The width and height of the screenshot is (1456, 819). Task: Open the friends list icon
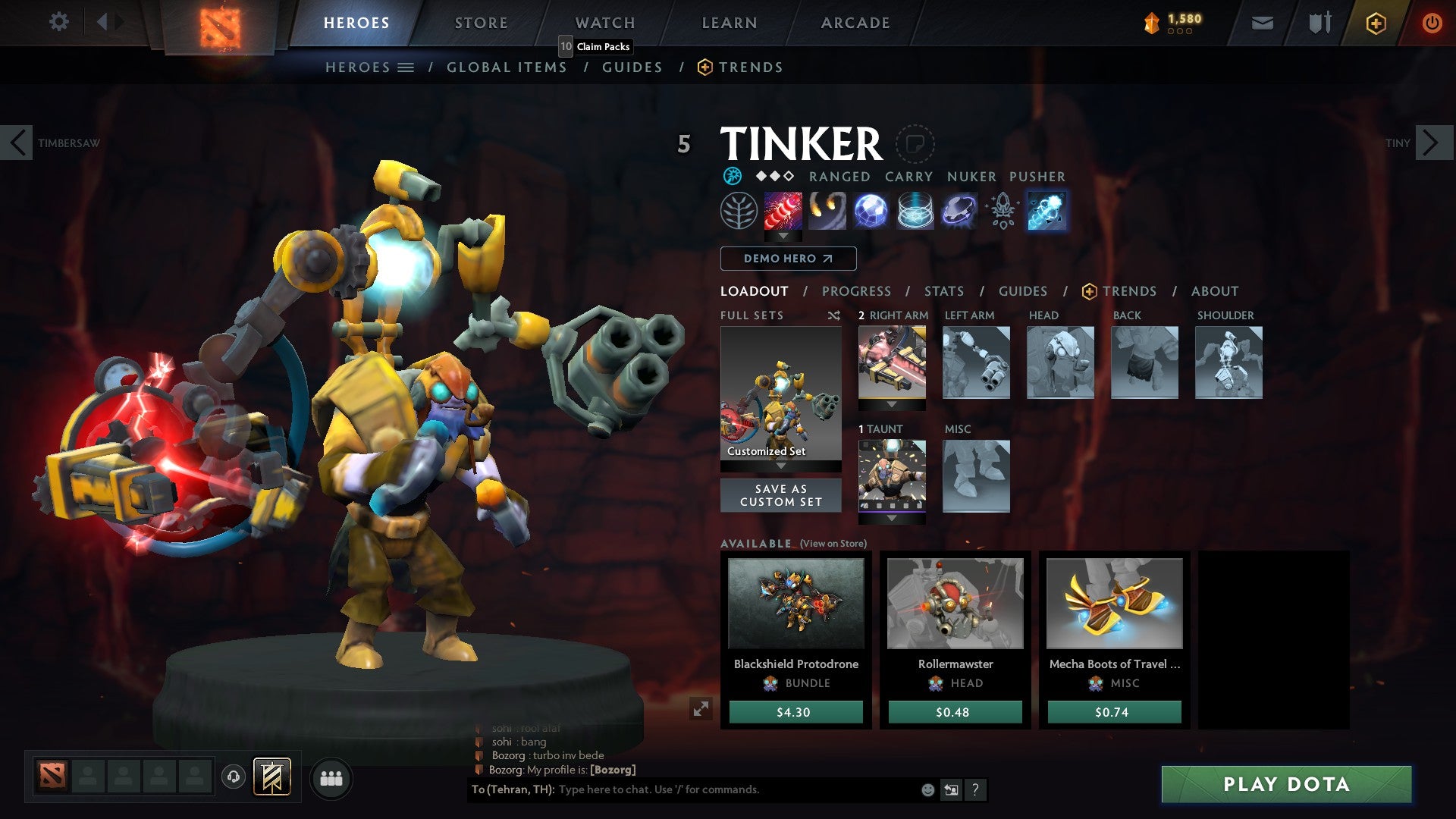click(331, 778)
